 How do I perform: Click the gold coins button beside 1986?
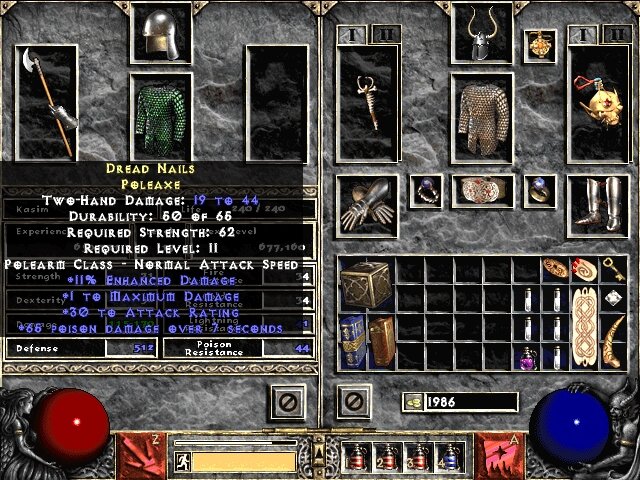pyautogui.click(x=412, y=402)
